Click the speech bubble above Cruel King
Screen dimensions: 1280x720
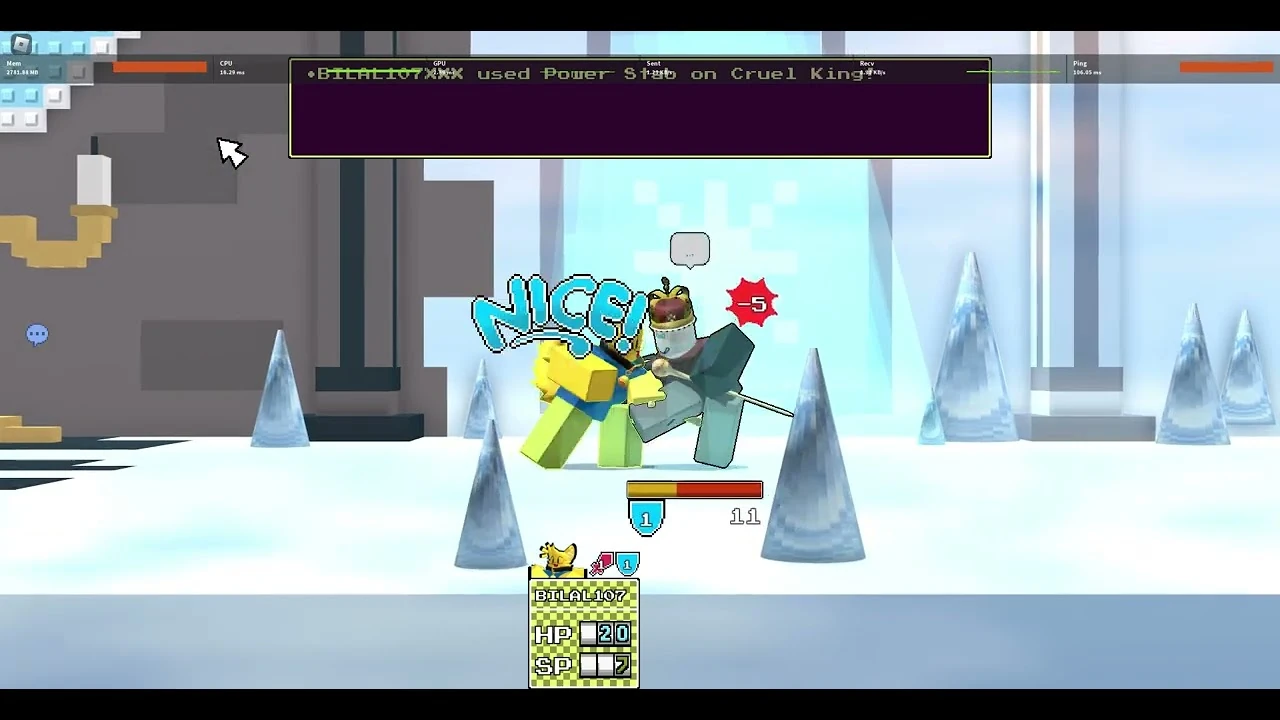tap(690, 248)
